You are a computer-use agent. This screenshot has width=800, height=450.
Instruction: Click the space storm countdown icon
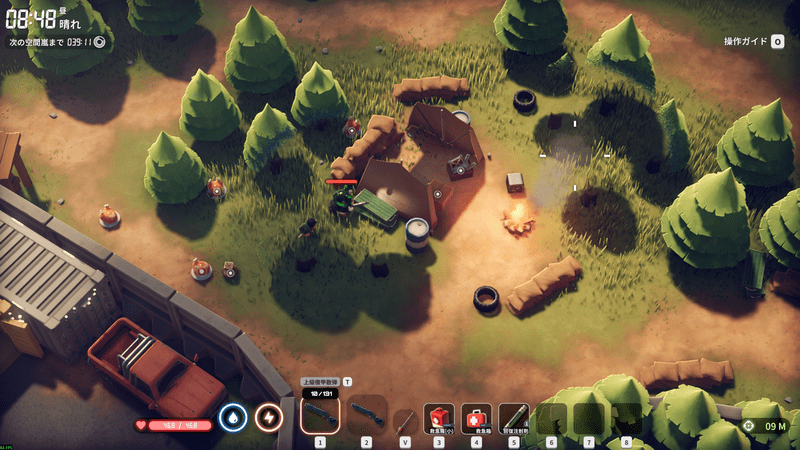[99, 42]
